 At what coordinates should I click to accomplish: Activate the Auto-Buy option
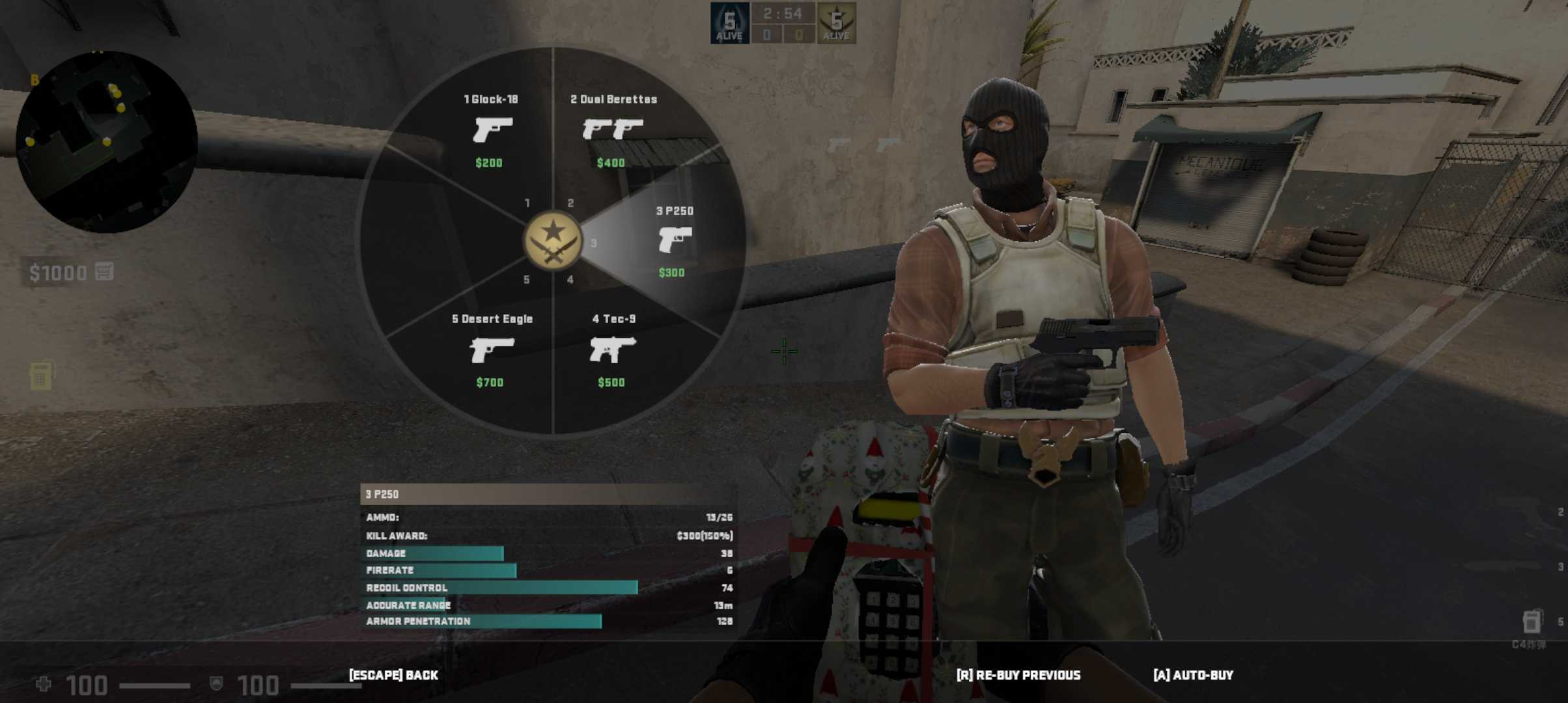tap(1193, 675)
